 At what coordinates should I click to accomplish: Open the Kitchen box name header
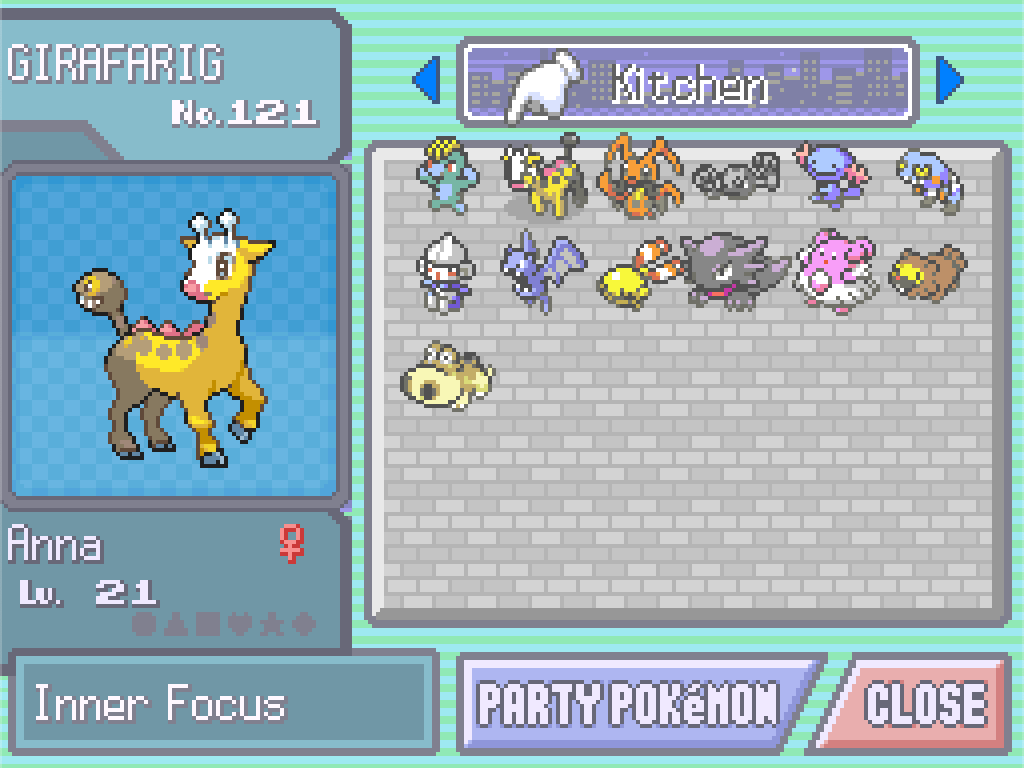coord(688,82)
